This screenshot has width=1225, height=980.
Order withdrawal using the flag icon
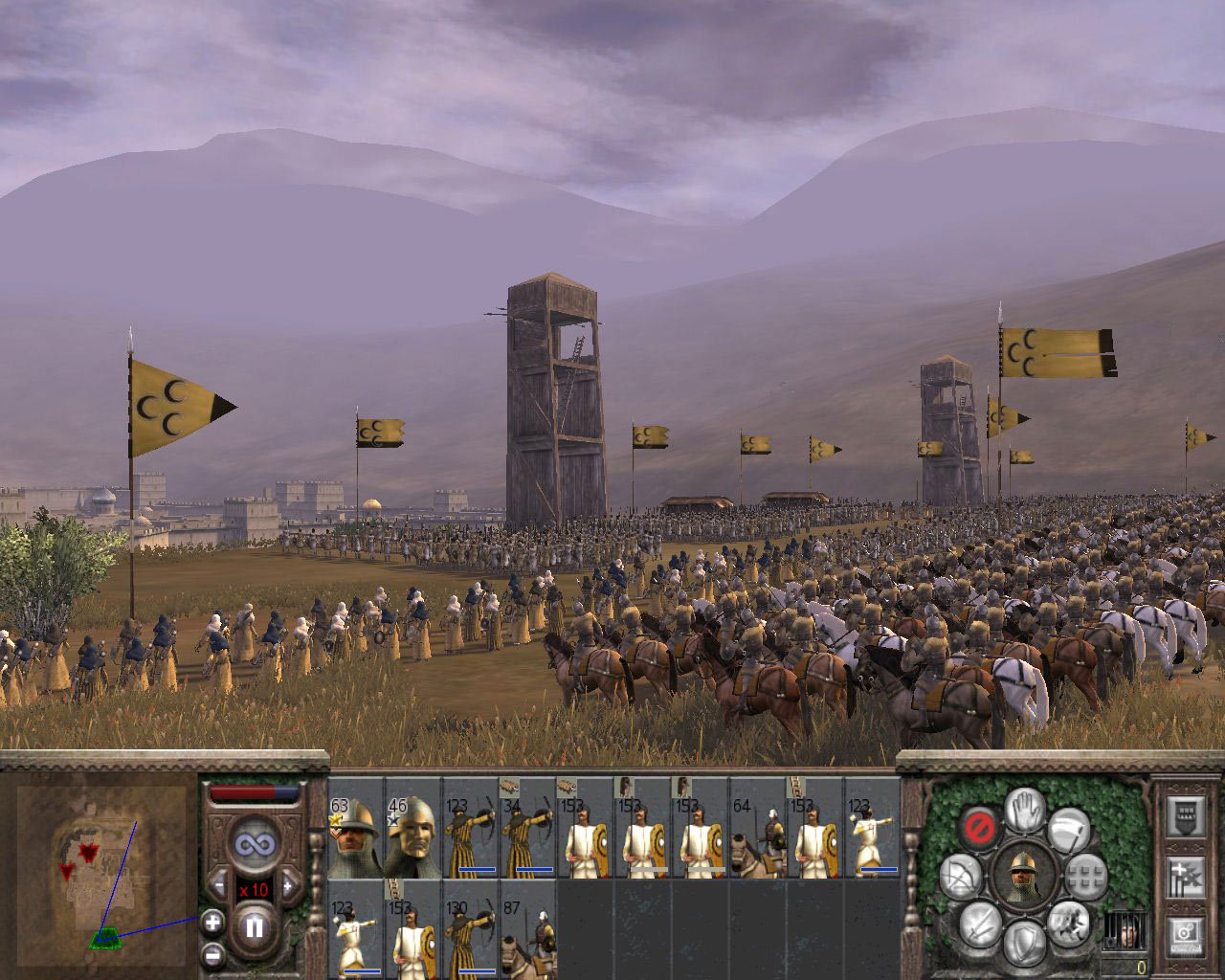1070,831
